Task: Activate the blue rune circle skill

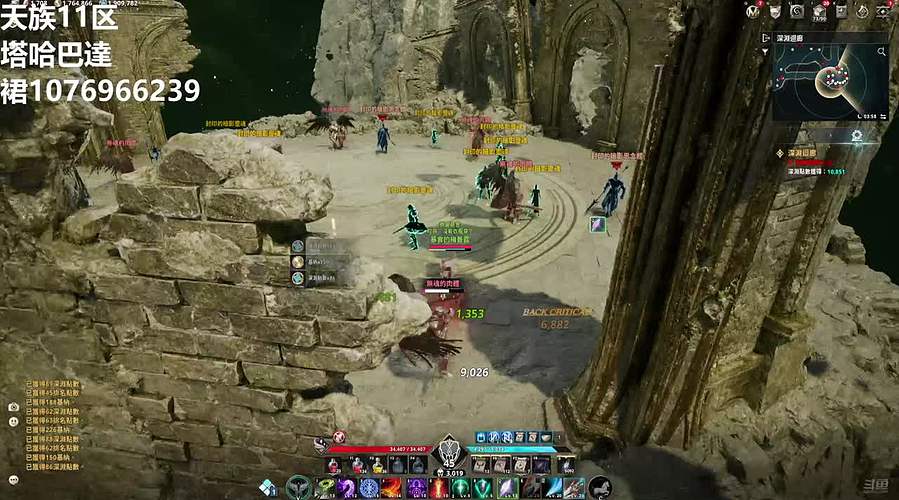Action: tap(369, 488)
